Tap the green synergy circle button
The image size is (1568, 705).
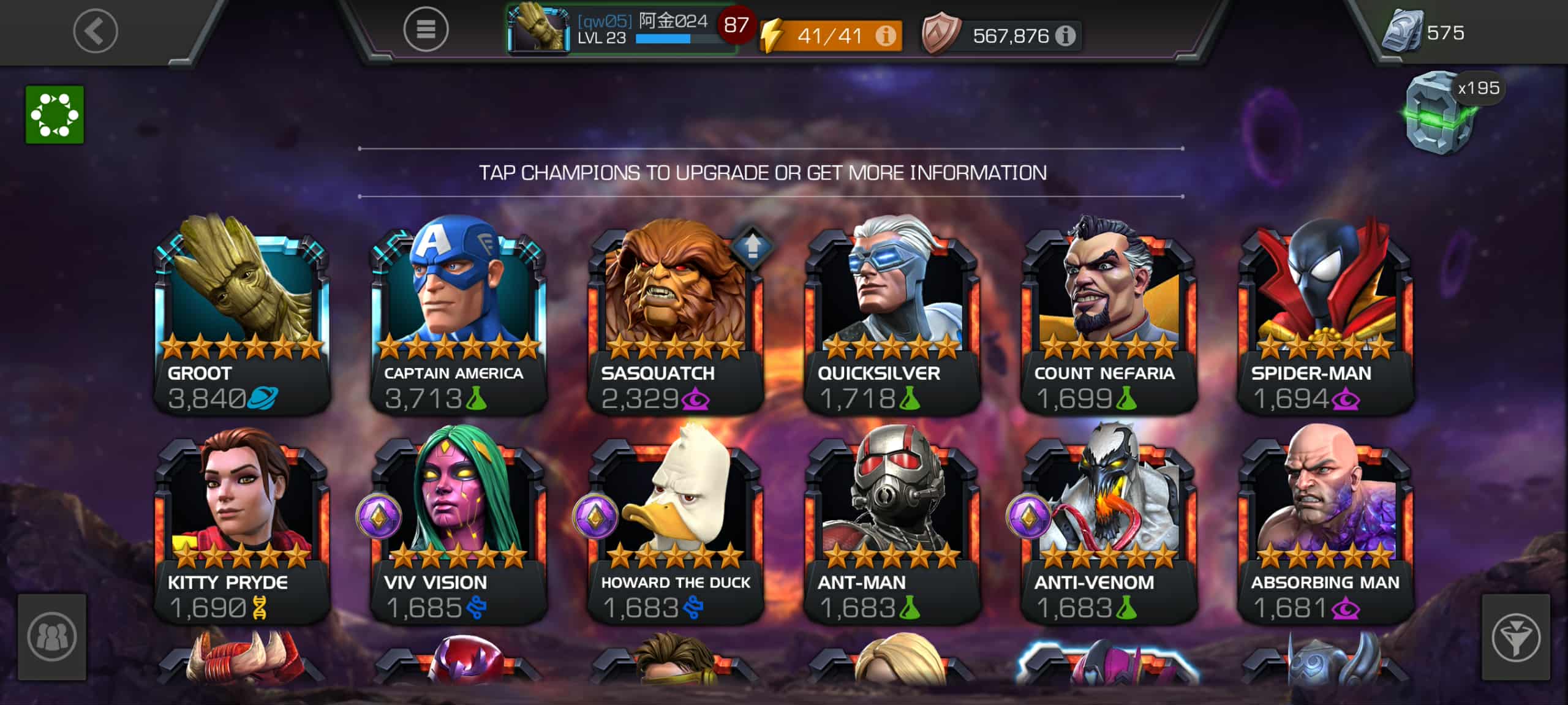[55, 115]
